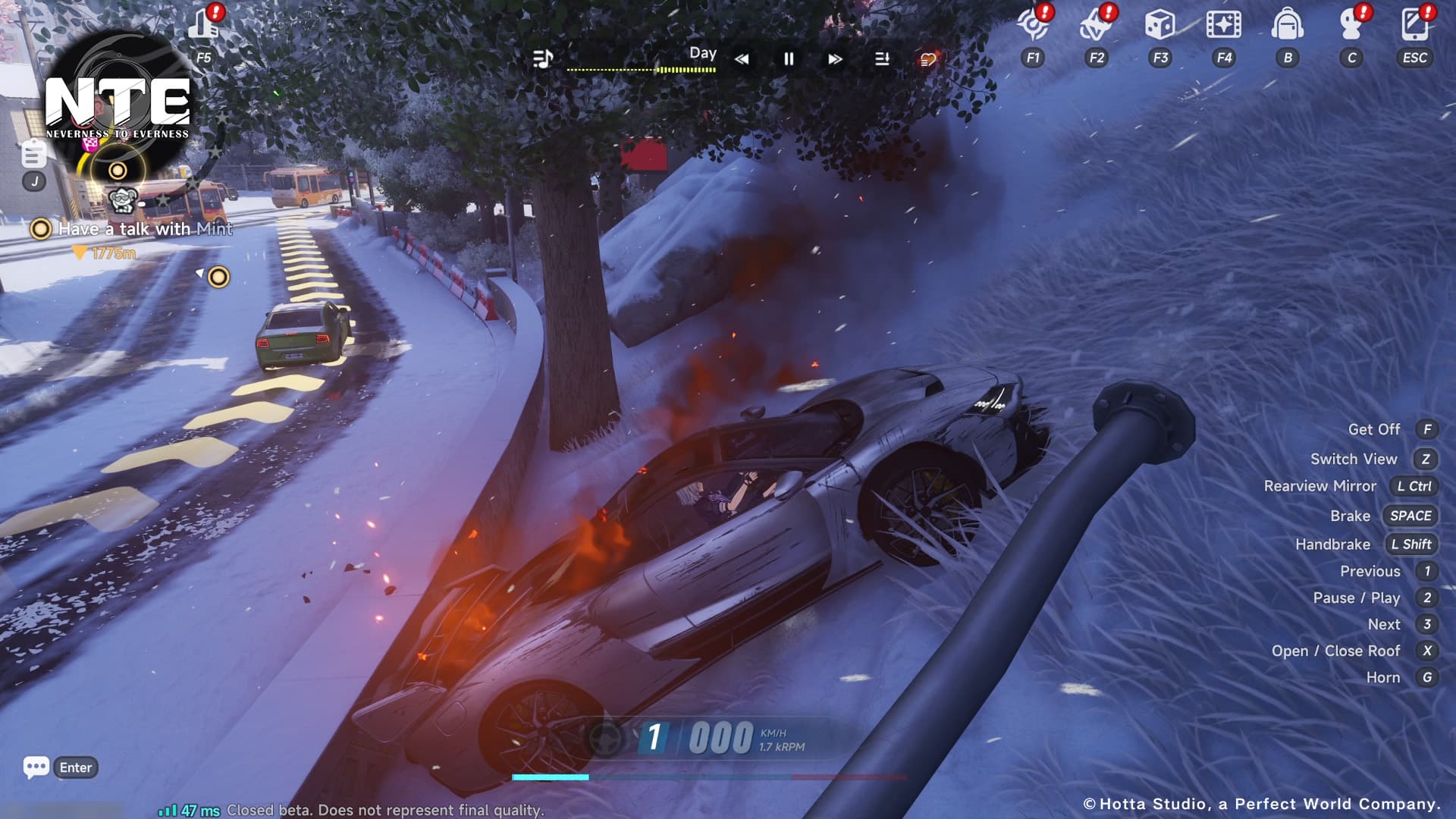Image resolution: width=1456 pixels, height=819 pixels.
Task: Pause the music track
Action: 789,59
